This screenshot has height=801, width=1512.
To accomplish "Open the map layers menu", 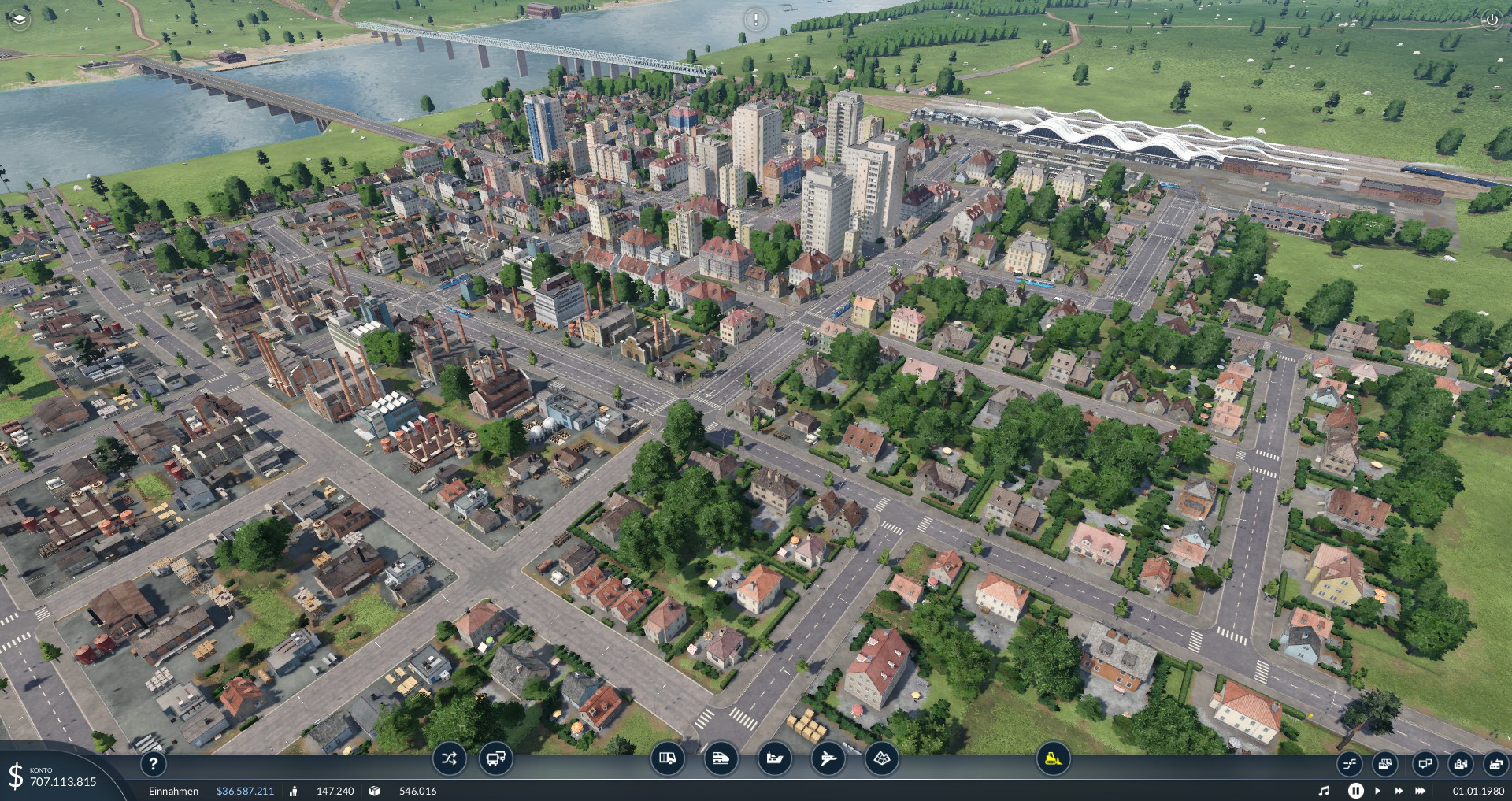I will 18,19.
